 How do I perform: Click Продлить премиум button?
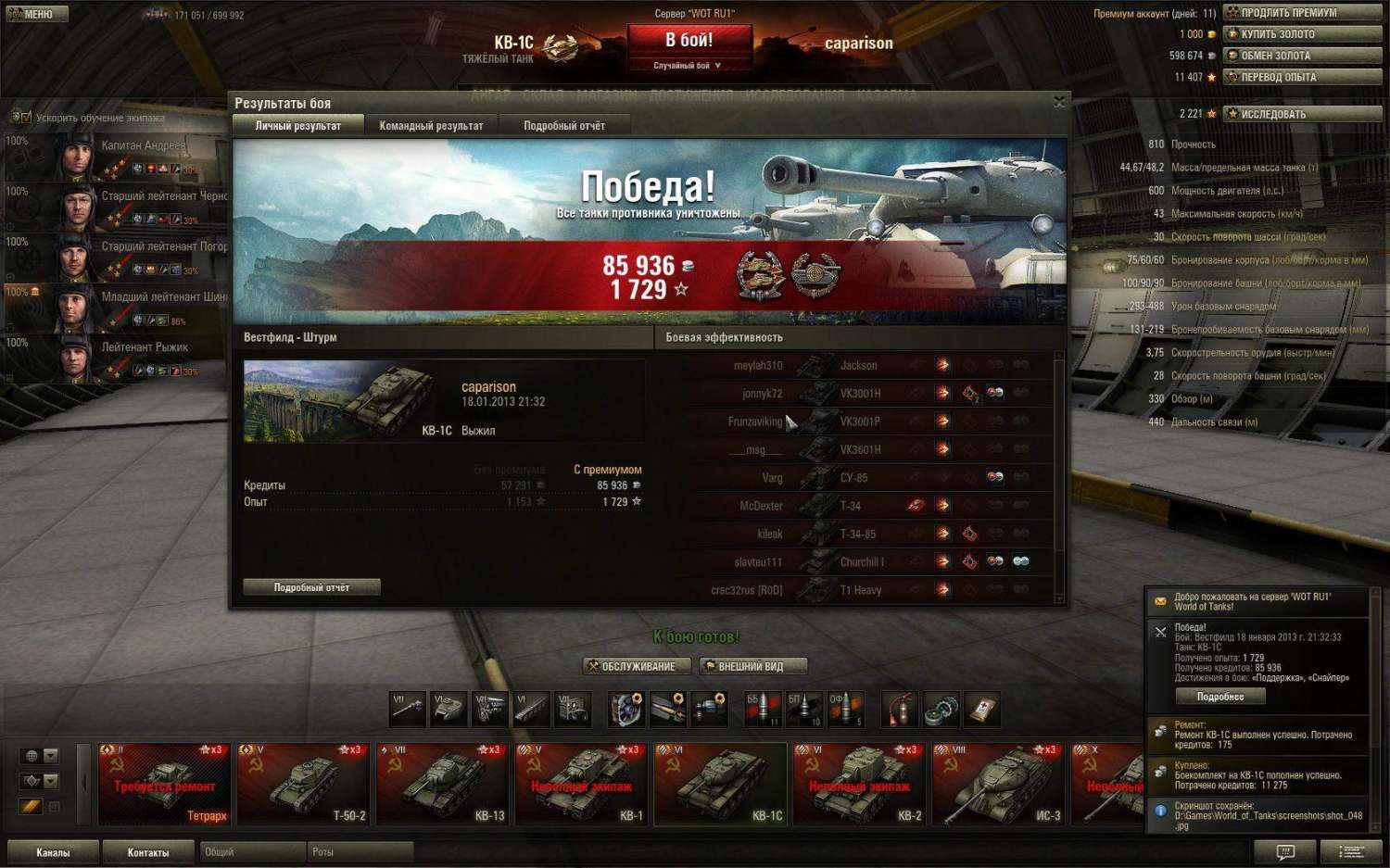click(x=1302, y=12)
